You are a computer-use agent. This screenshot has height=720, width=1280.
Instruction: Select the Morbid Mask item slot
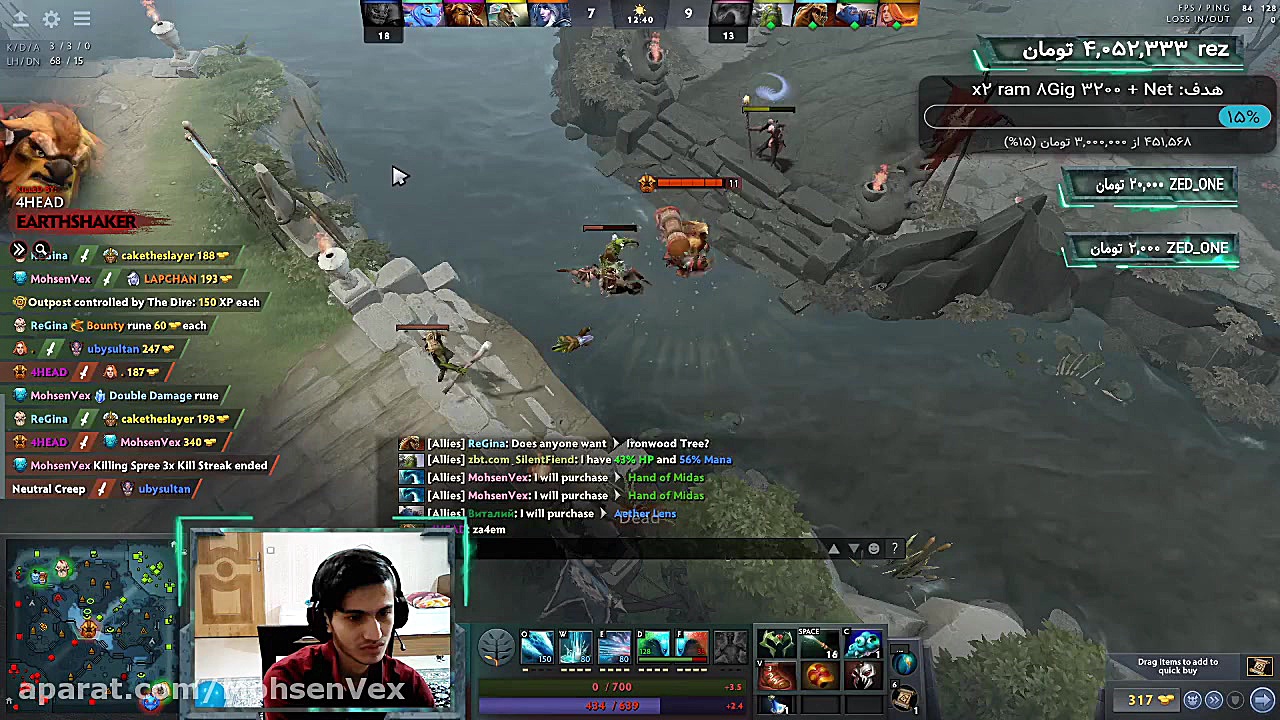(862, 677)
